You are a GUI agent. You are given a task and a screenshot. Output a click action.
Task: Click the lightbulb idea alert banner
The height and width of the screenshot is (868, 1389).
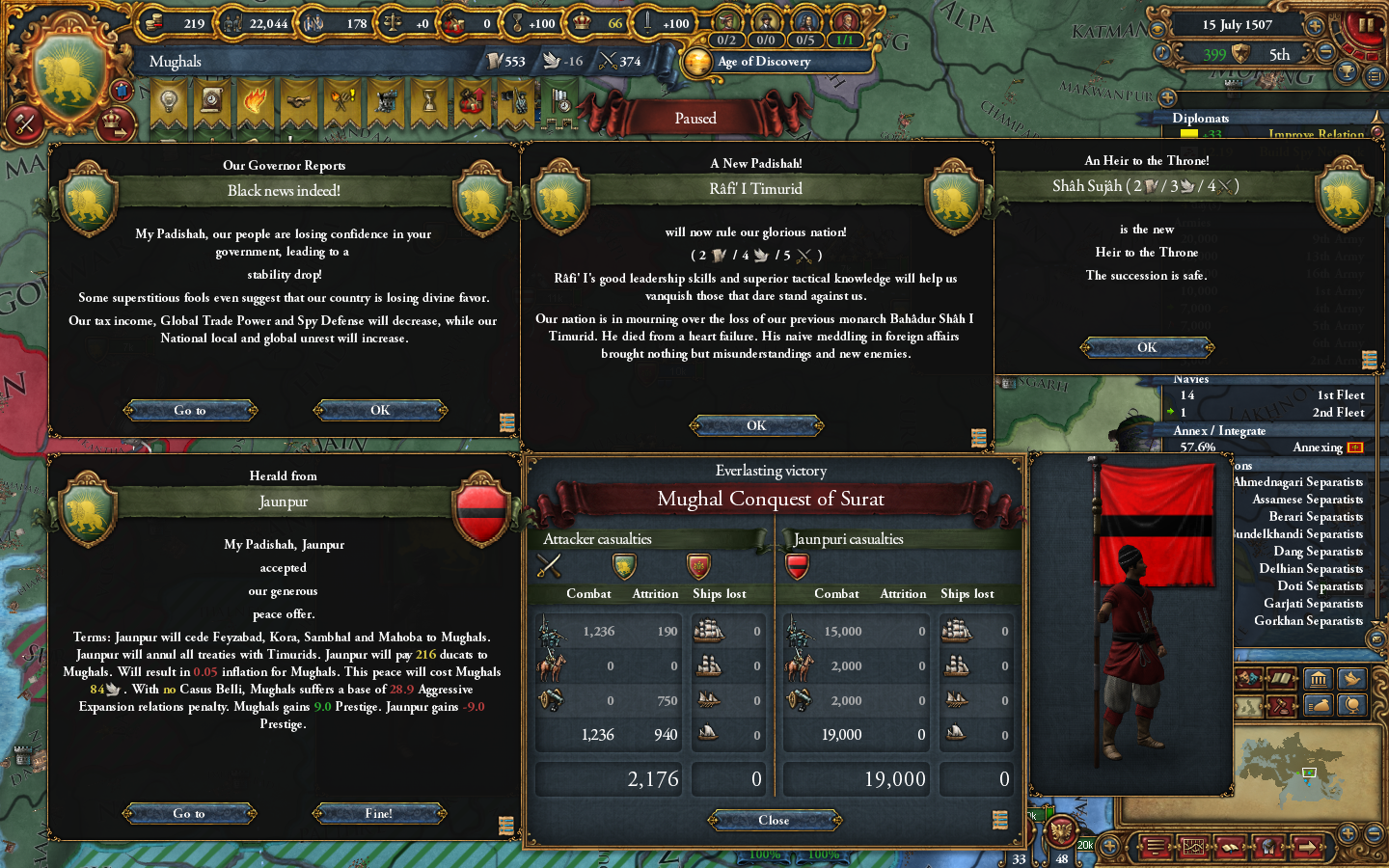169,101
